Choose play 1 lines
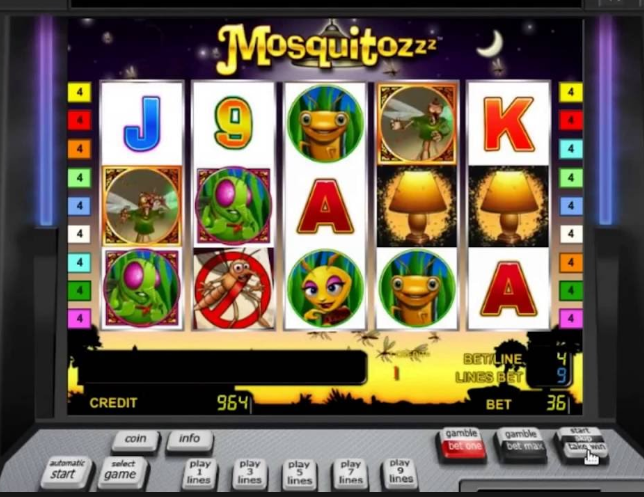Viewport: 644px width, 497px height. pos(200,473)
